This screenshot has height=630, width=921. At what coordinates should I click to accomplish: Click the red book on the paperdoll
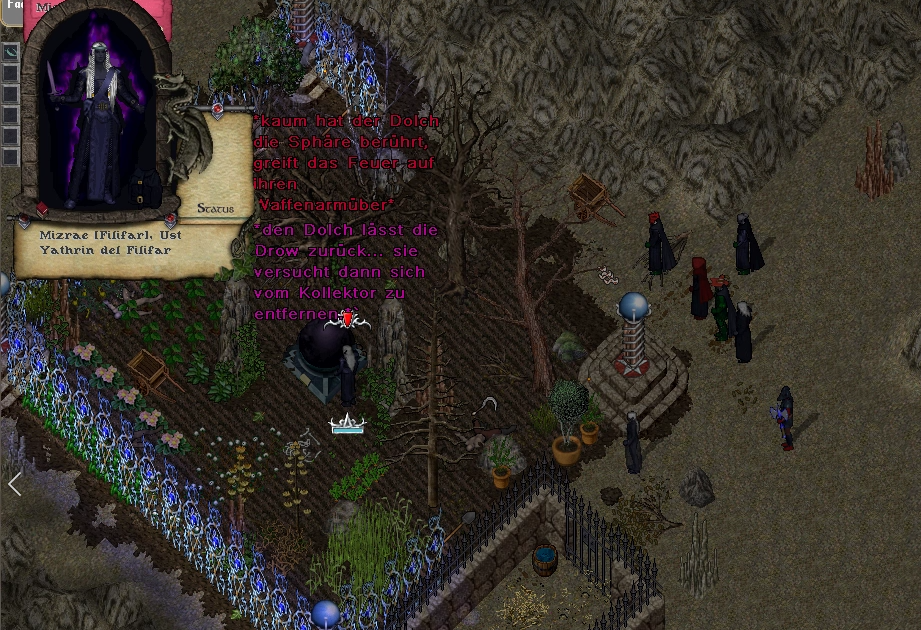42,209
